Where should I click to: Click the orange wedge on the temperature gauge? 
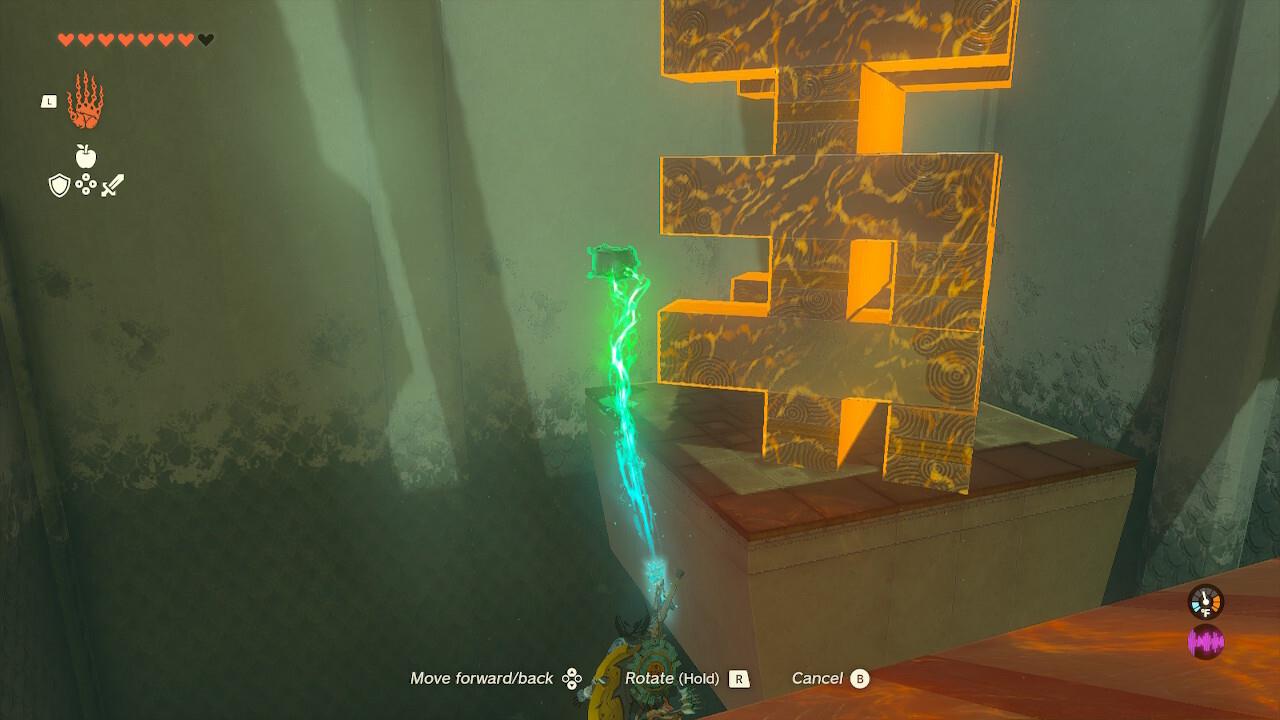click(x=1216, y=603)
